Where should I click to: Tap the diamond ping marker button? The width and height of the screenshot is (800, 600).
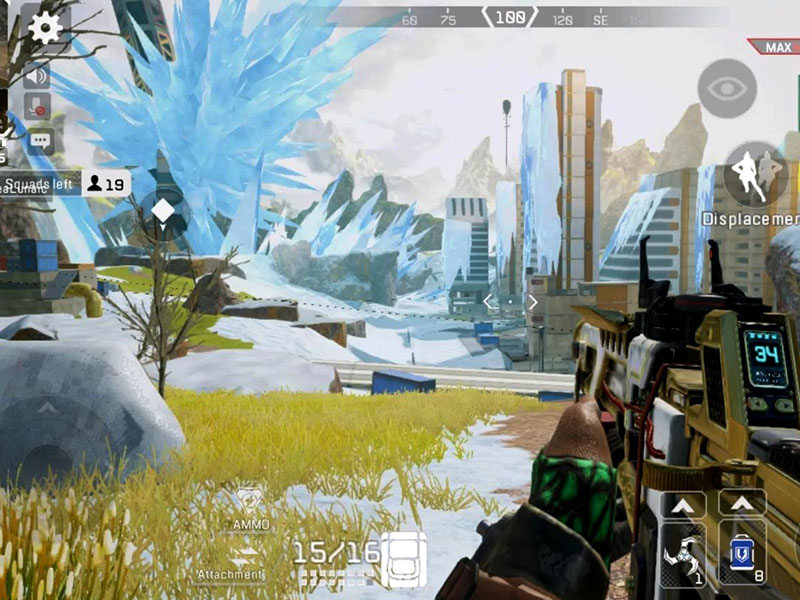tap(163, 210)
